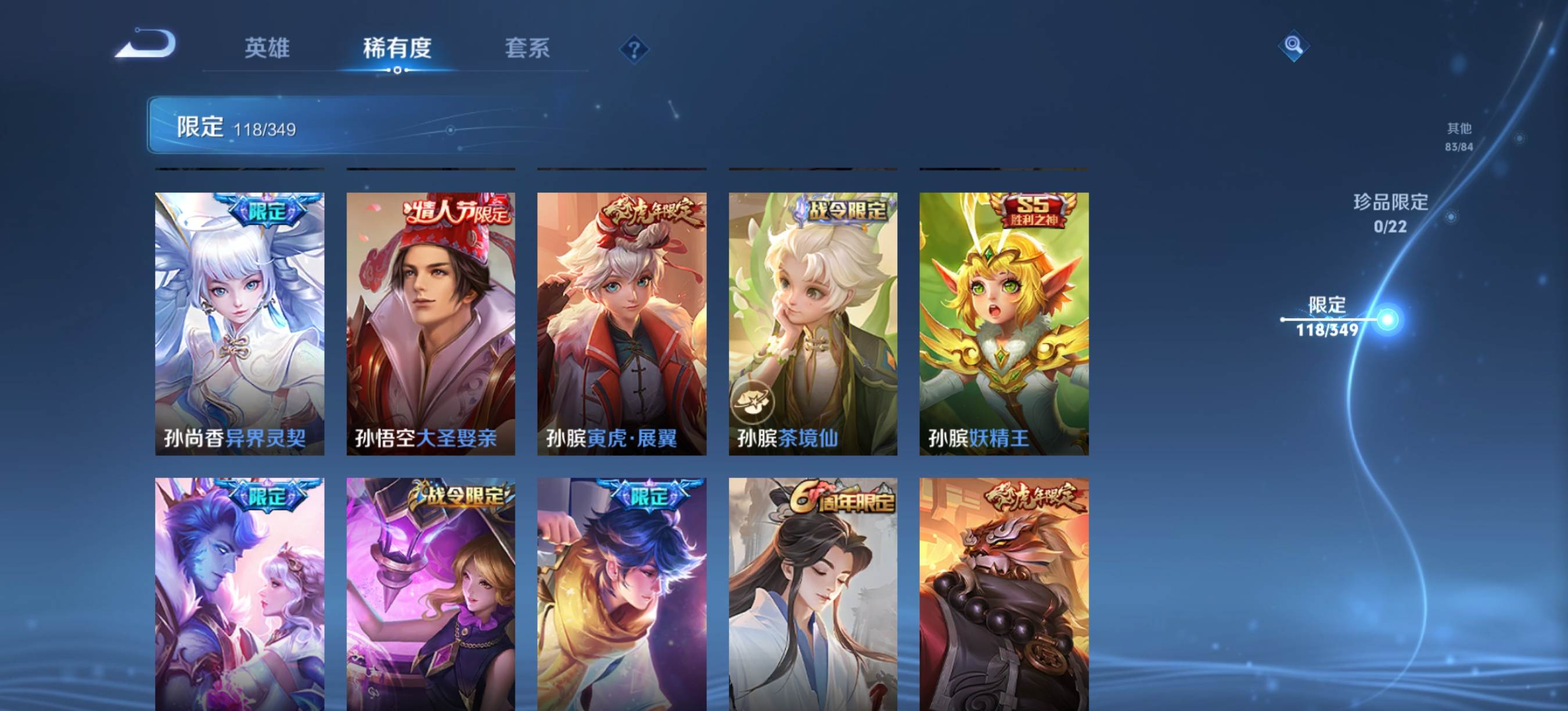Jump to the 珍品限定 0/22 section
This screenshot has width=1568, height=711.
coord(1390,213)
